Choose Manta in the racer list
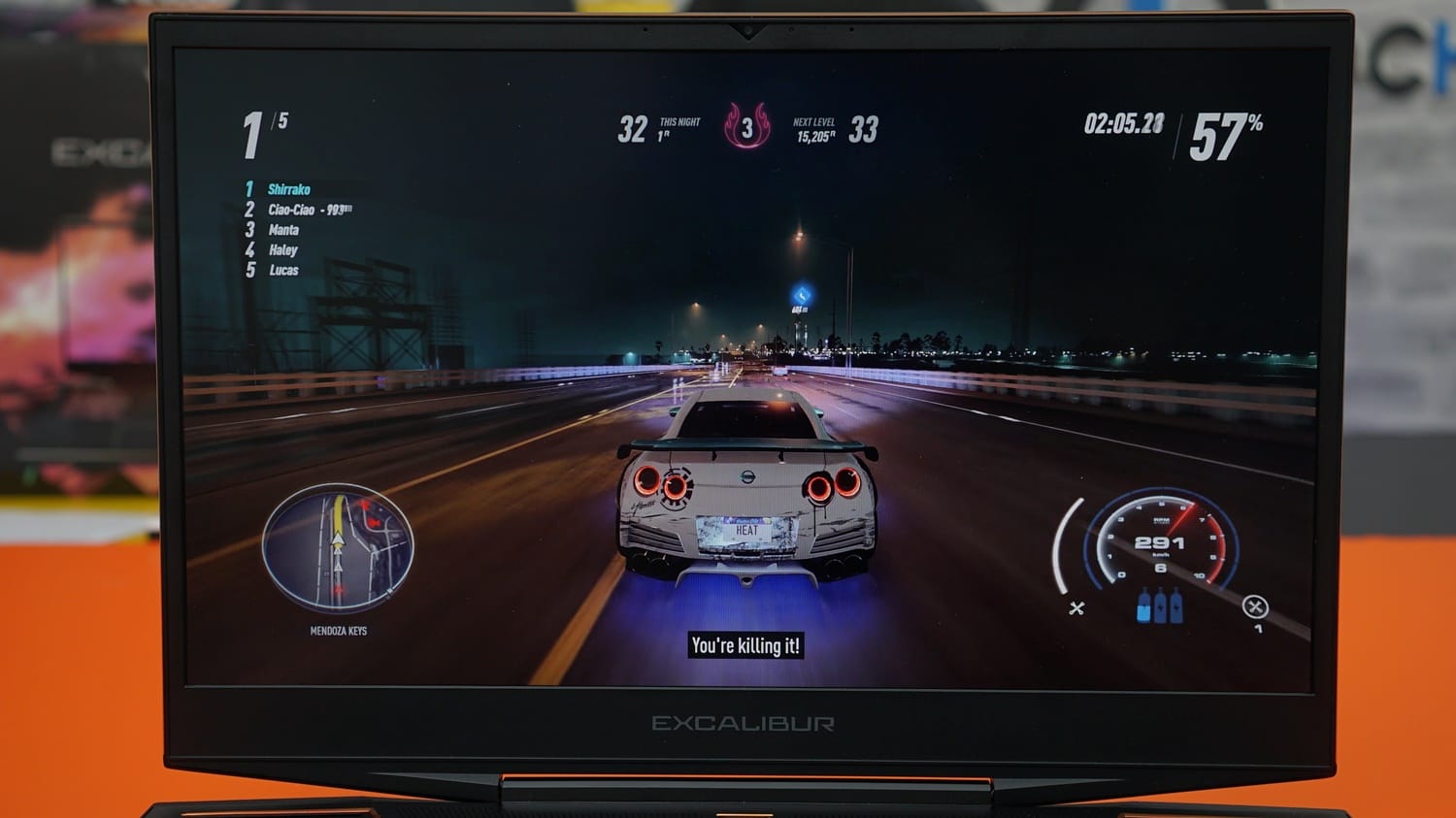Viewport: 1456px width, 818px height. pos(283,230)
